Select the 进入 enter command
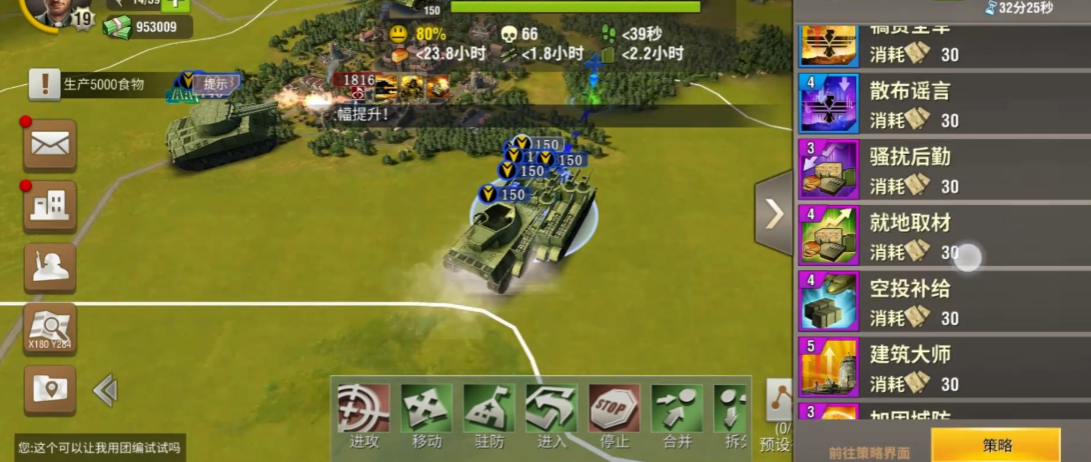Screen dimensions: 1091x462 click(x=551, y=416)
